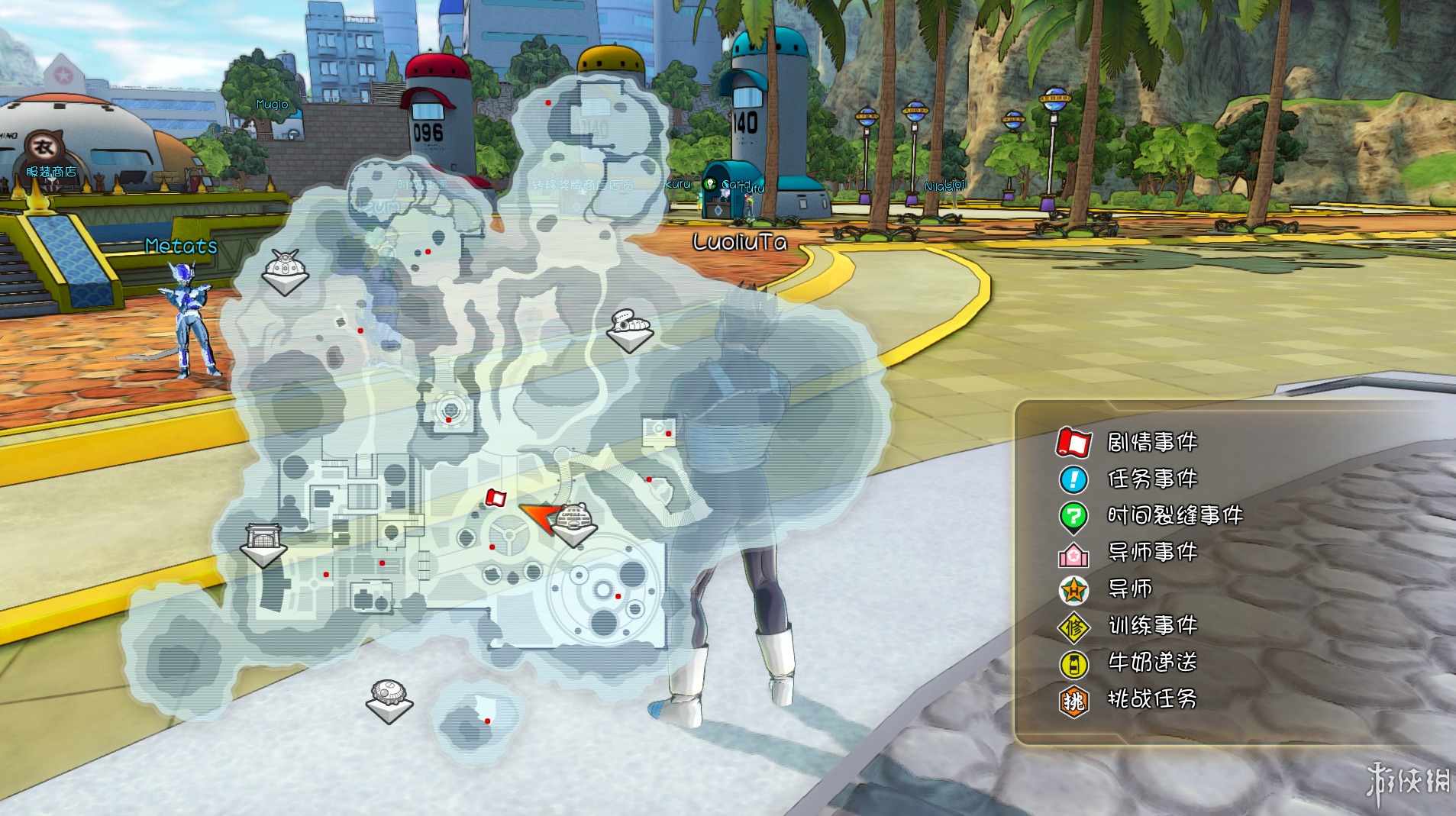Click the antenna dome map marker
This screenshot has width=1456, height=816.
point(285,269)
